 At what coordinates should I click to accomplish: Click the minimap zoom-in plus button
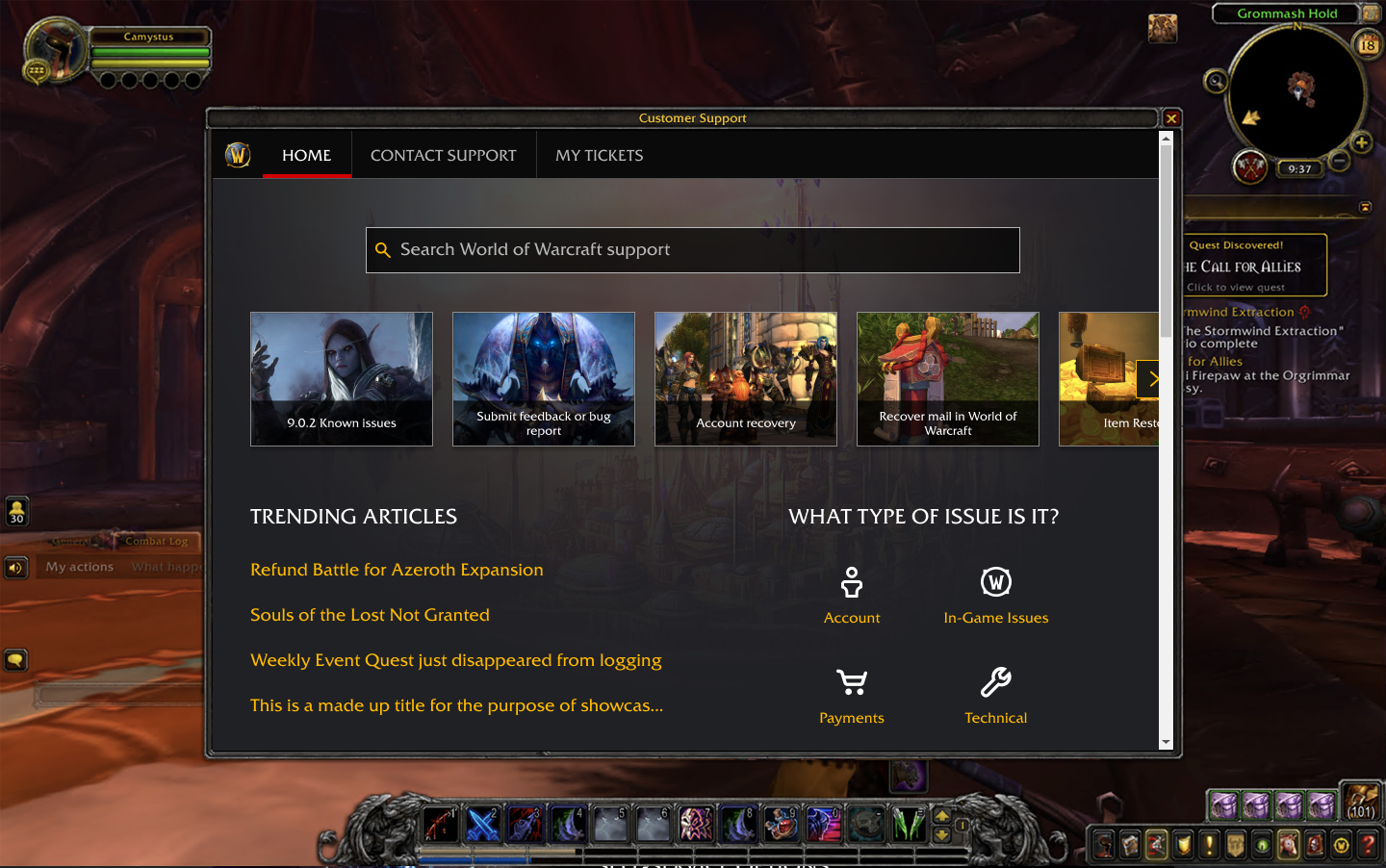(1362, 143)
